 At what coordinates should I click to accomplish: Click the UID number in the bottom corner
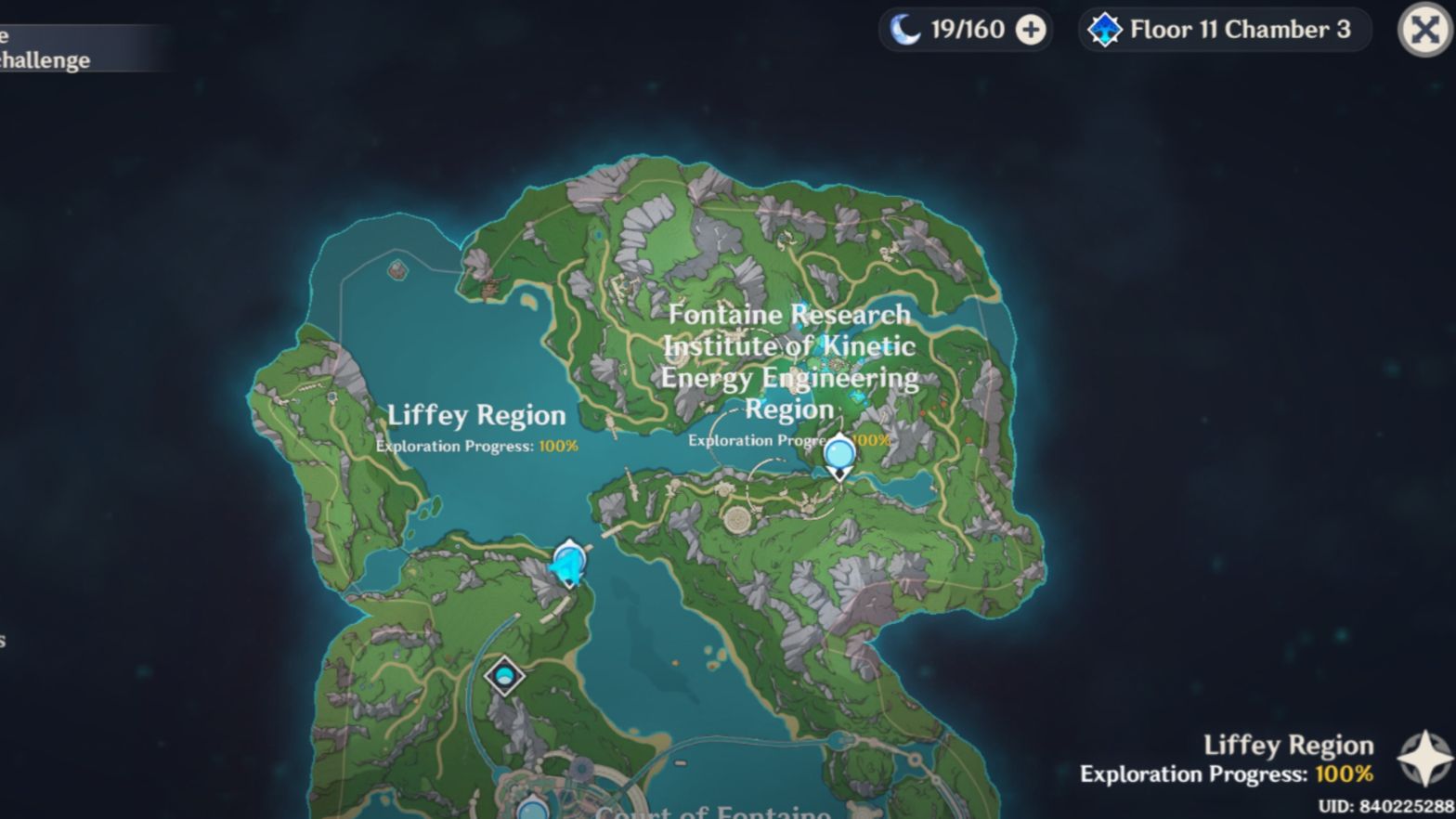1379,802
